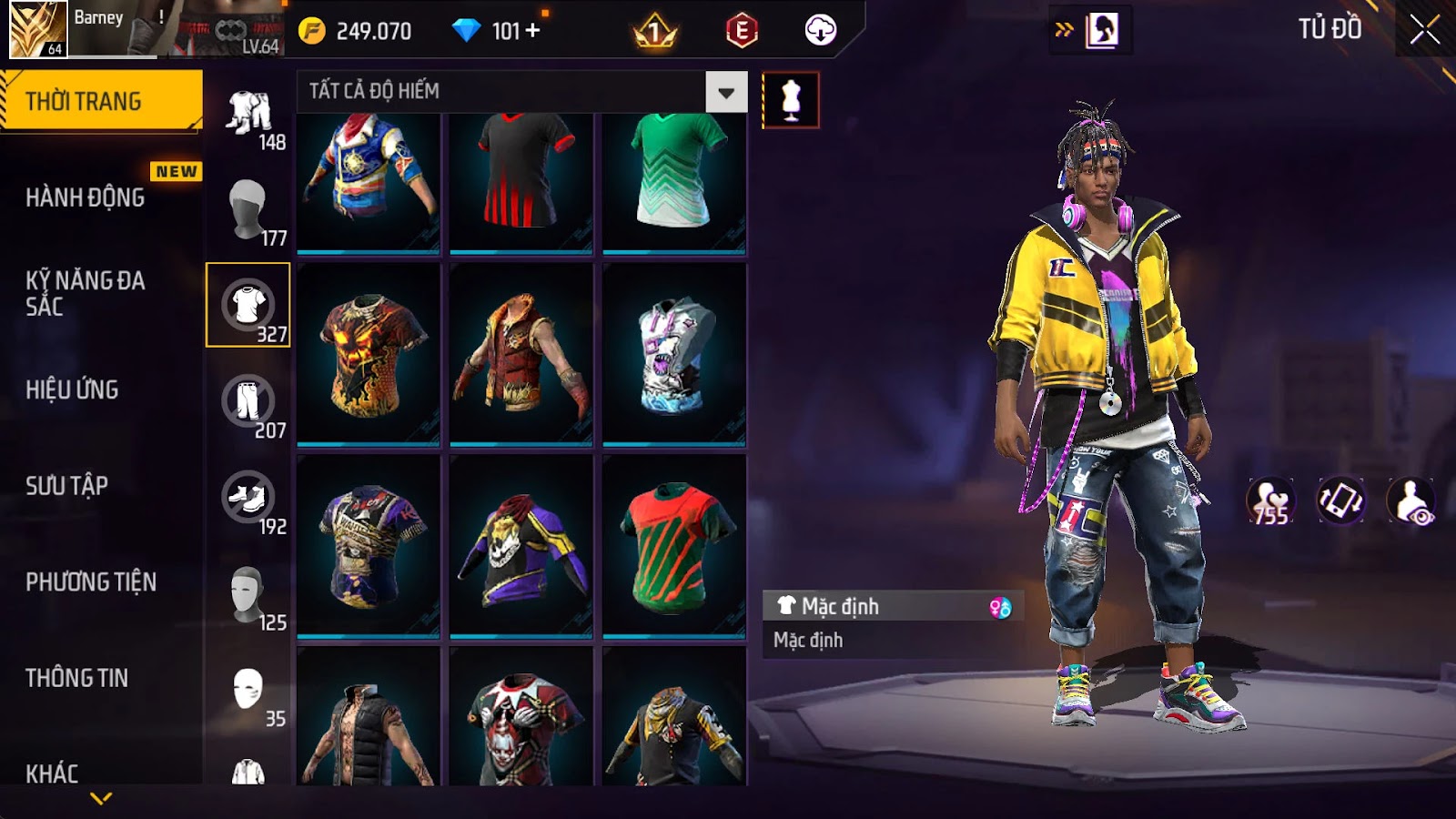Open the Thời Trang tab
The width and height of the screenshot is (1456, 819).
(100, 101)
